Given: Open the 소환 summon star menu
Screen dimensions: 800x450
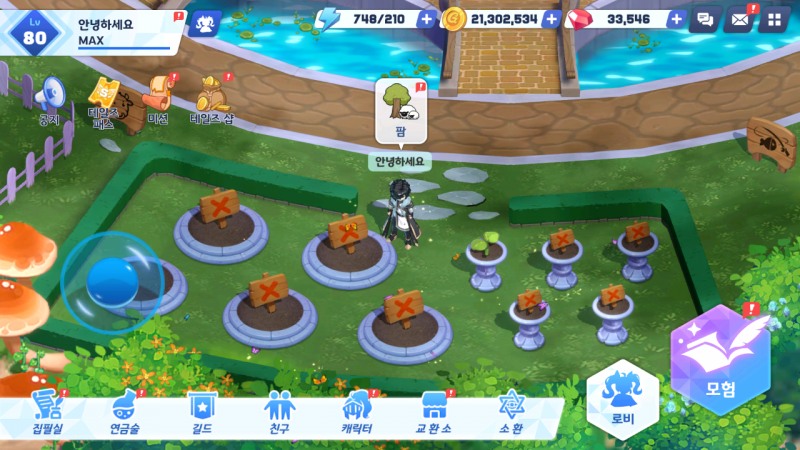Looking at the screenshot, I should [511, 411].
